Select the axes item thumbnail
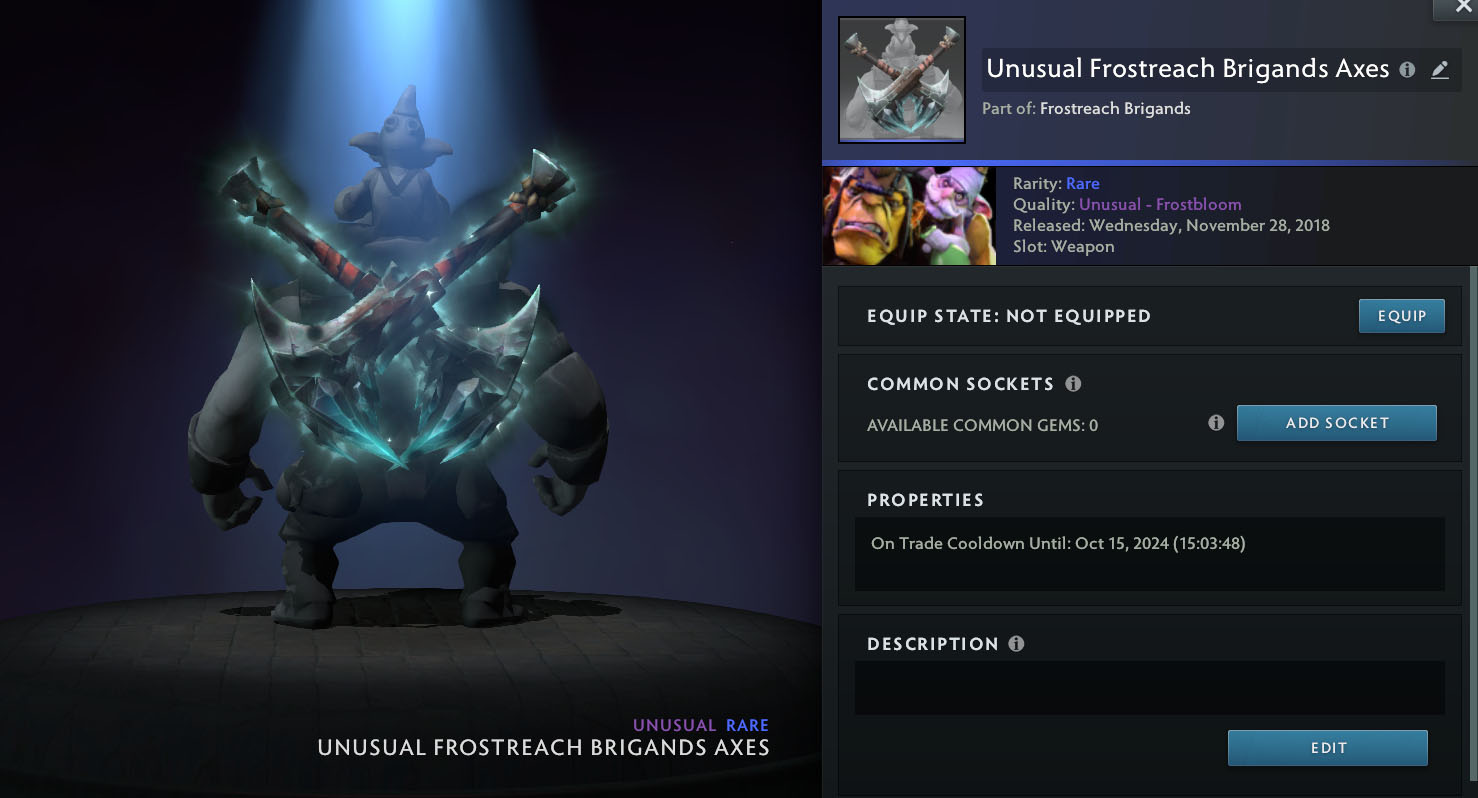The width and height of the screenshot is (1478, 798). (x=901, y=80)
